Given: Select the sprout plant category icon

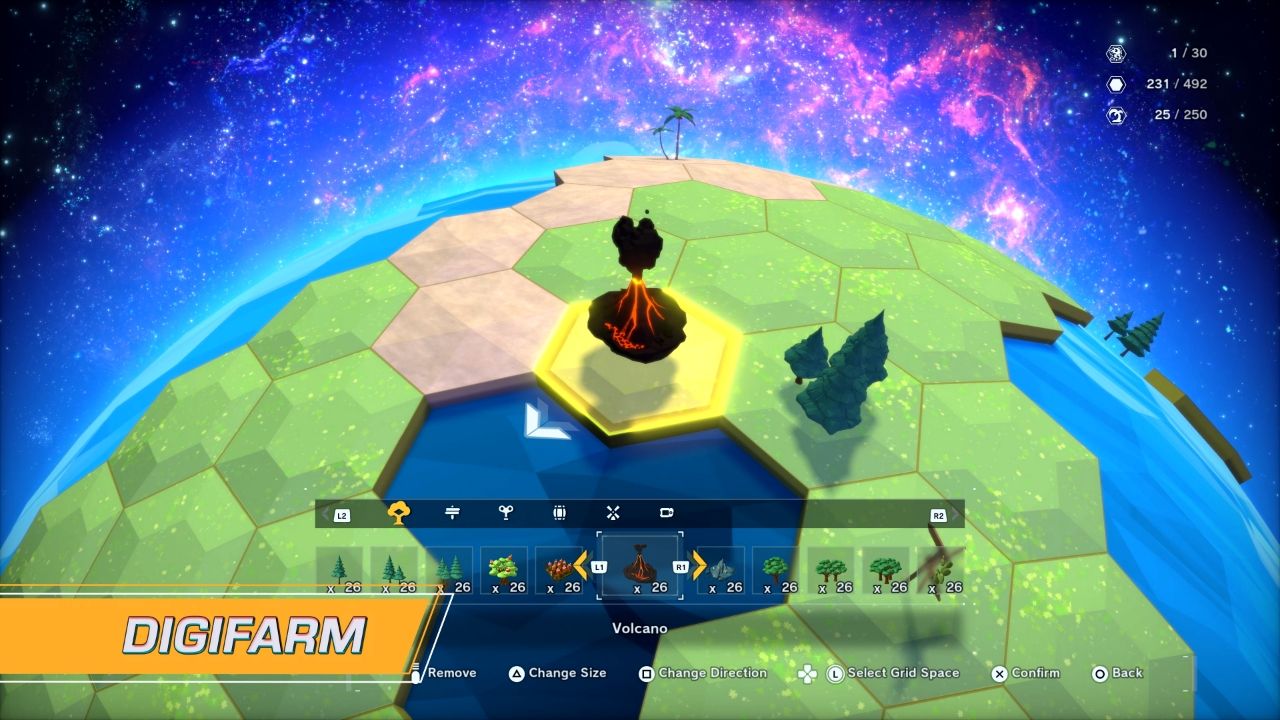Looking at the screenshot, I should click(x=507, y=512).
